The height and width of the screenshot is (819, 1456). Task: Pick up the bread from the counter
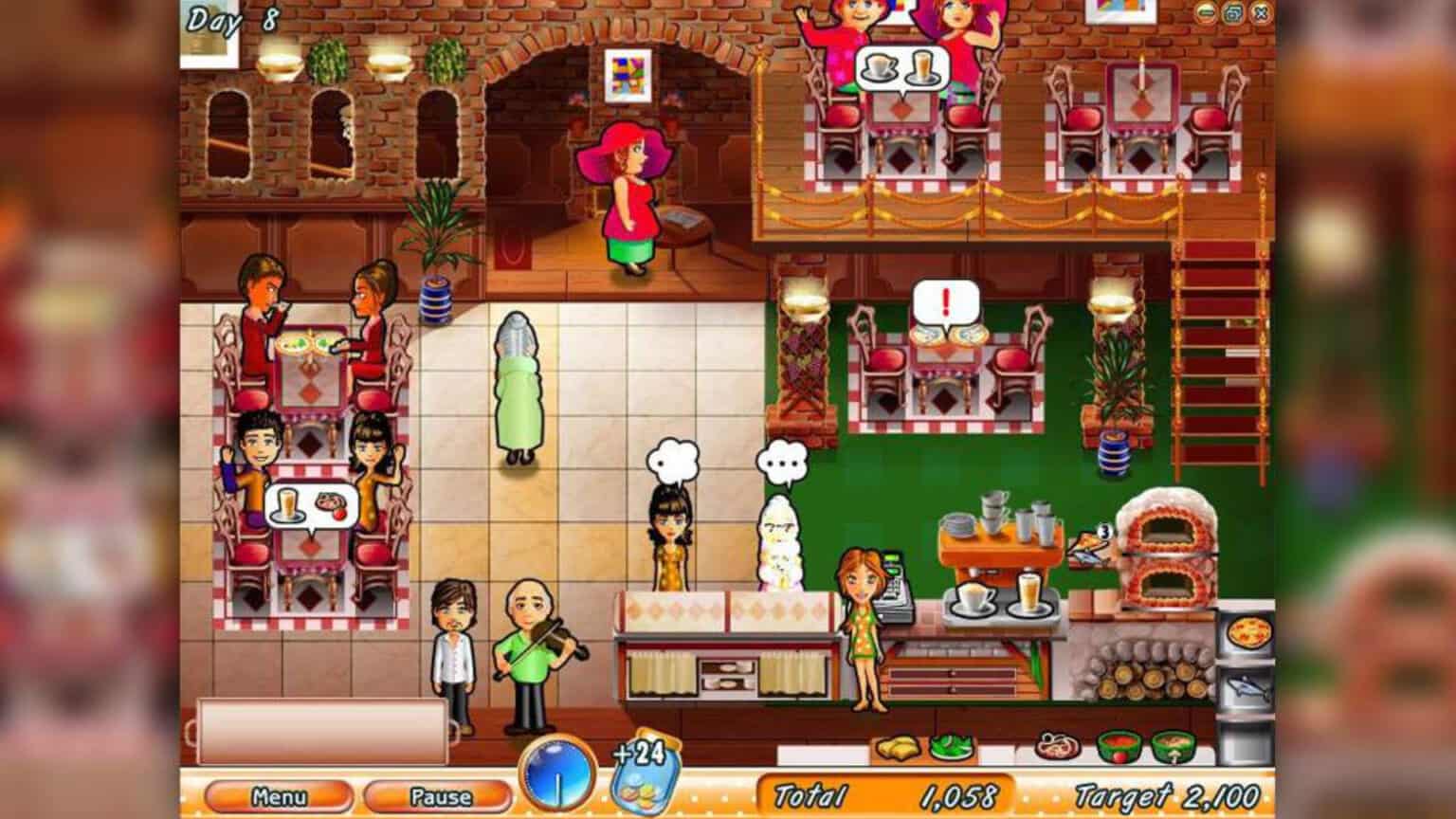(898, 747)
